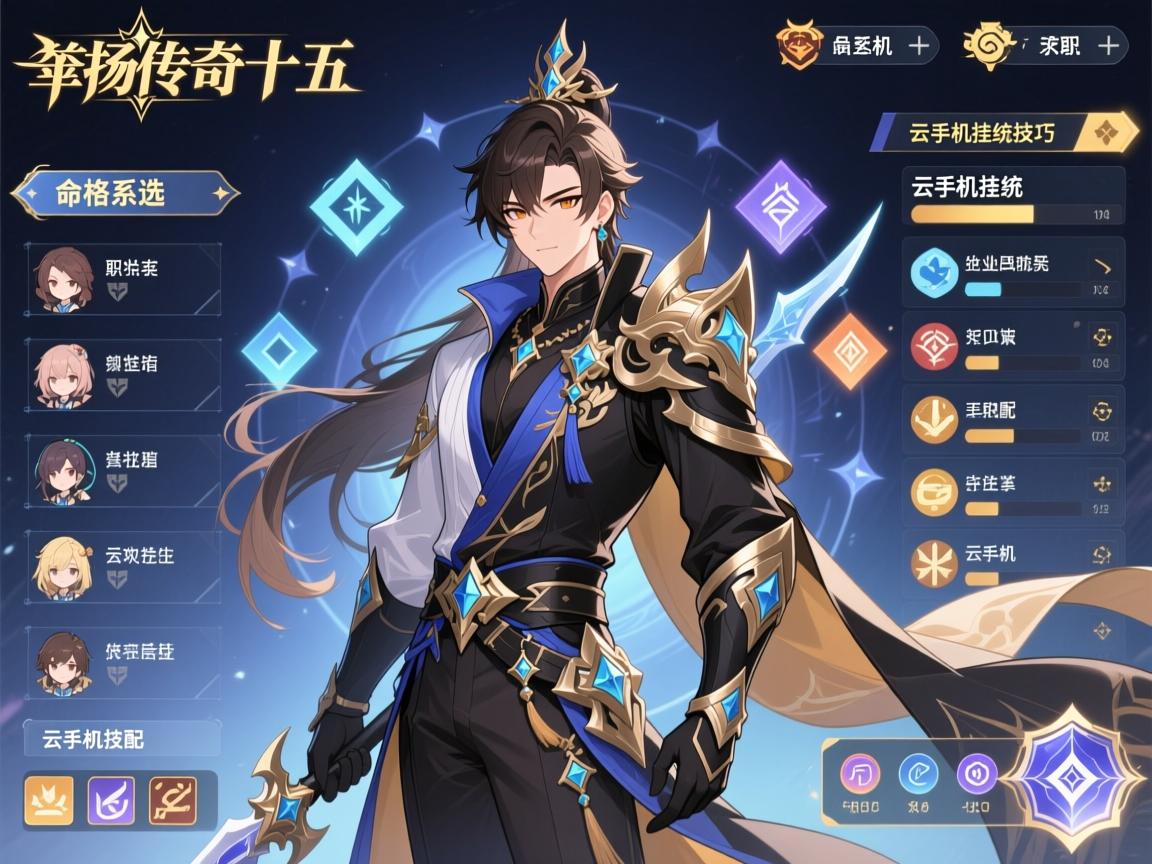This screenshot has width=1152, height=864.
Task: Trigger the red-brown rune skill icon
Action: point(172,800)
